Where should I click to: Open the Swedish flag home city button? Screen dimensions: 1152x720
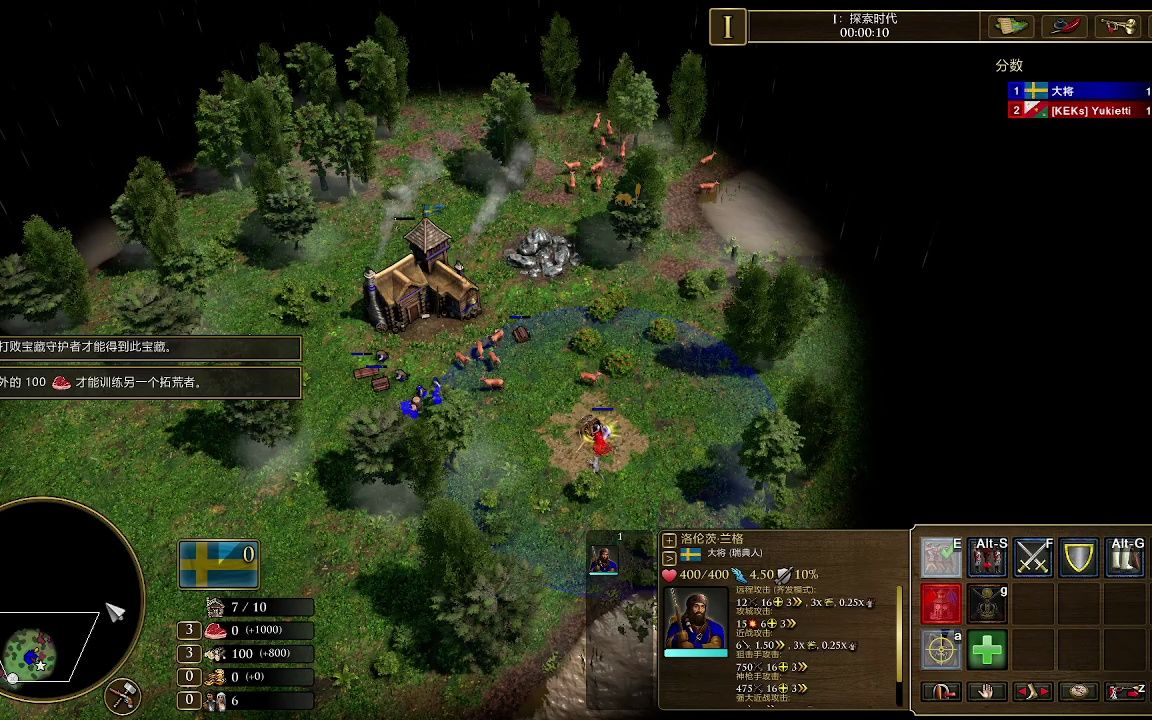pyautogui.click(x=219, y=564)
